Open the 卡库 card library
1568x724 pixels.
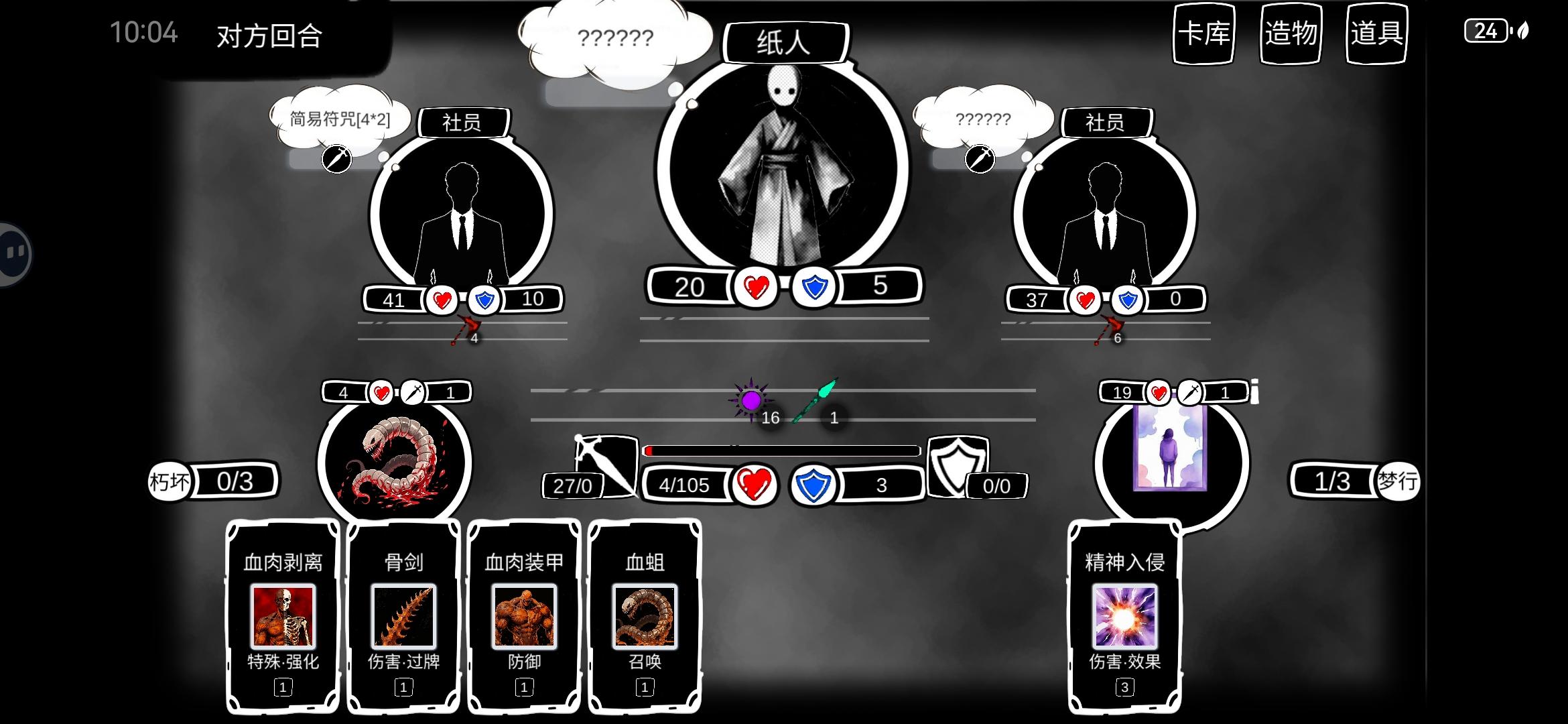point(1203,36)
